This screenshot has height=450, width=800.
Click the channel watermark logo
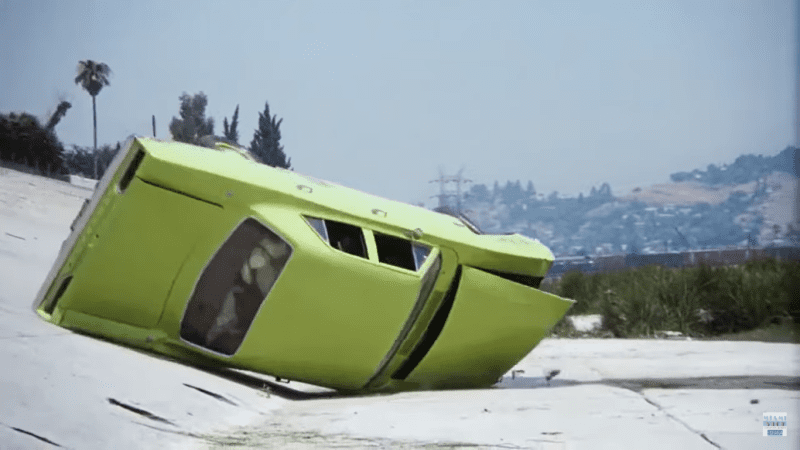coord(774,424)
